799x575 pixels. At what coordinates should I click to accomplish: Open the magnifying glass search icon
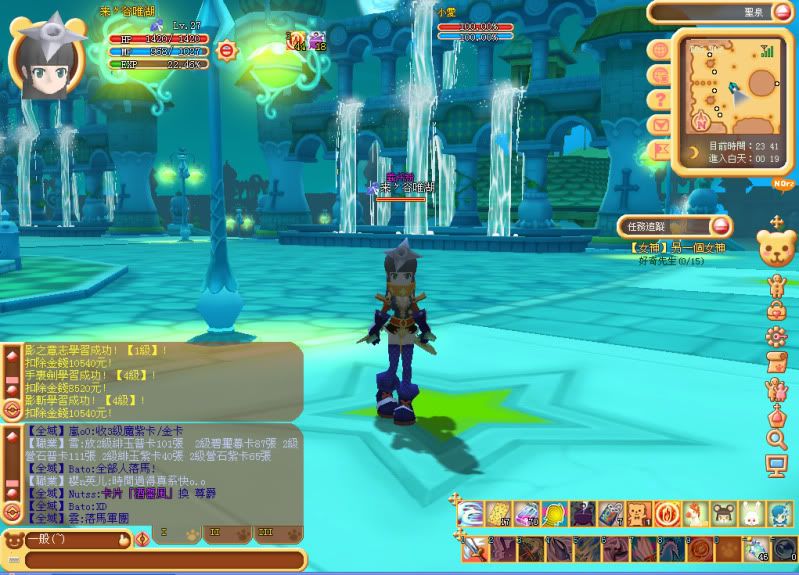[777, 439]
